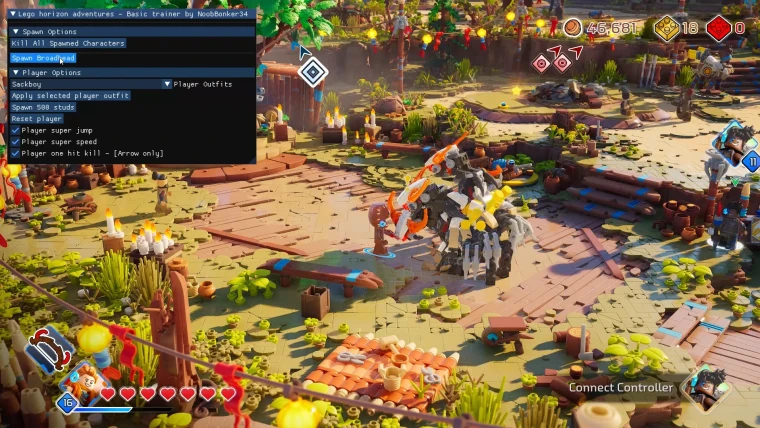Toggle the Player super jump checkbox
This screenshot has height=428, width=760.
coord(15,131)
